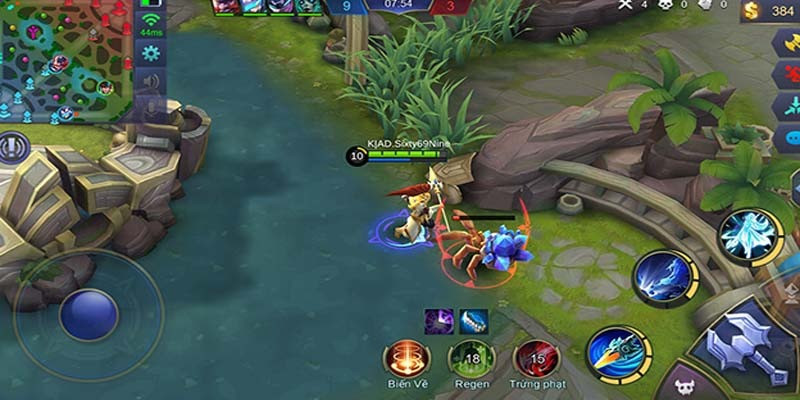Screen dimensions: 800x400
Task: Activate the glowing figure ultimate skill
Action: pyautogui.click(x=749, y=234)
